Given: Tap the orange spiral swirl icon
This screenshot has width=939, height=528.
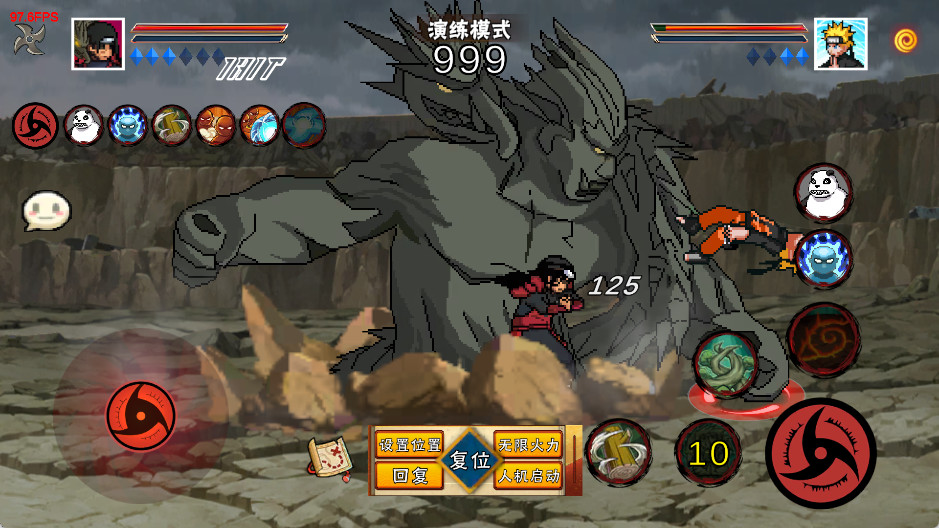Looking at the screenshot, I should (x=906, y=40).
